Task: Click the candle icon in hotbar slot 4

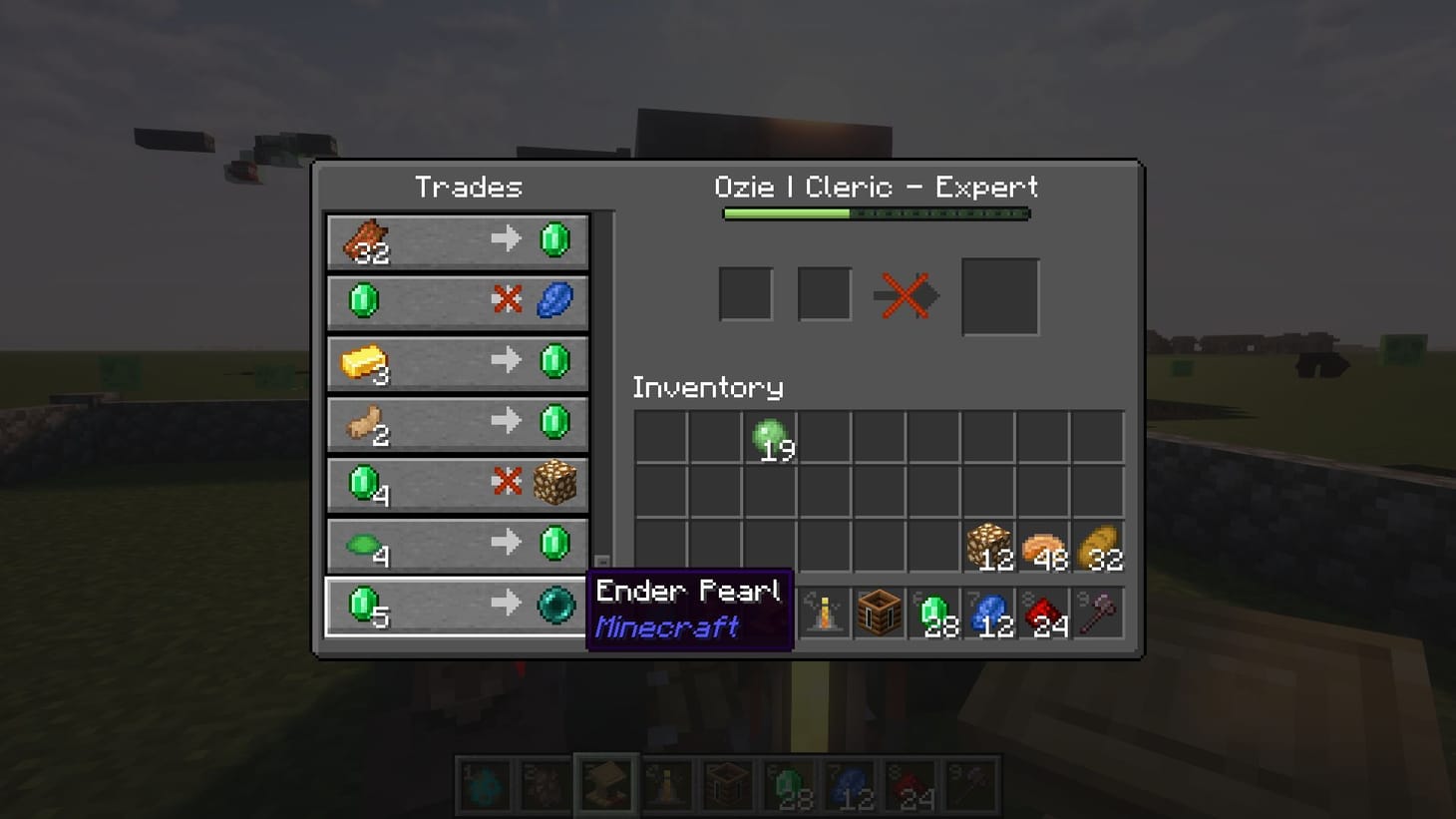Action: click(x=825, y=612)
